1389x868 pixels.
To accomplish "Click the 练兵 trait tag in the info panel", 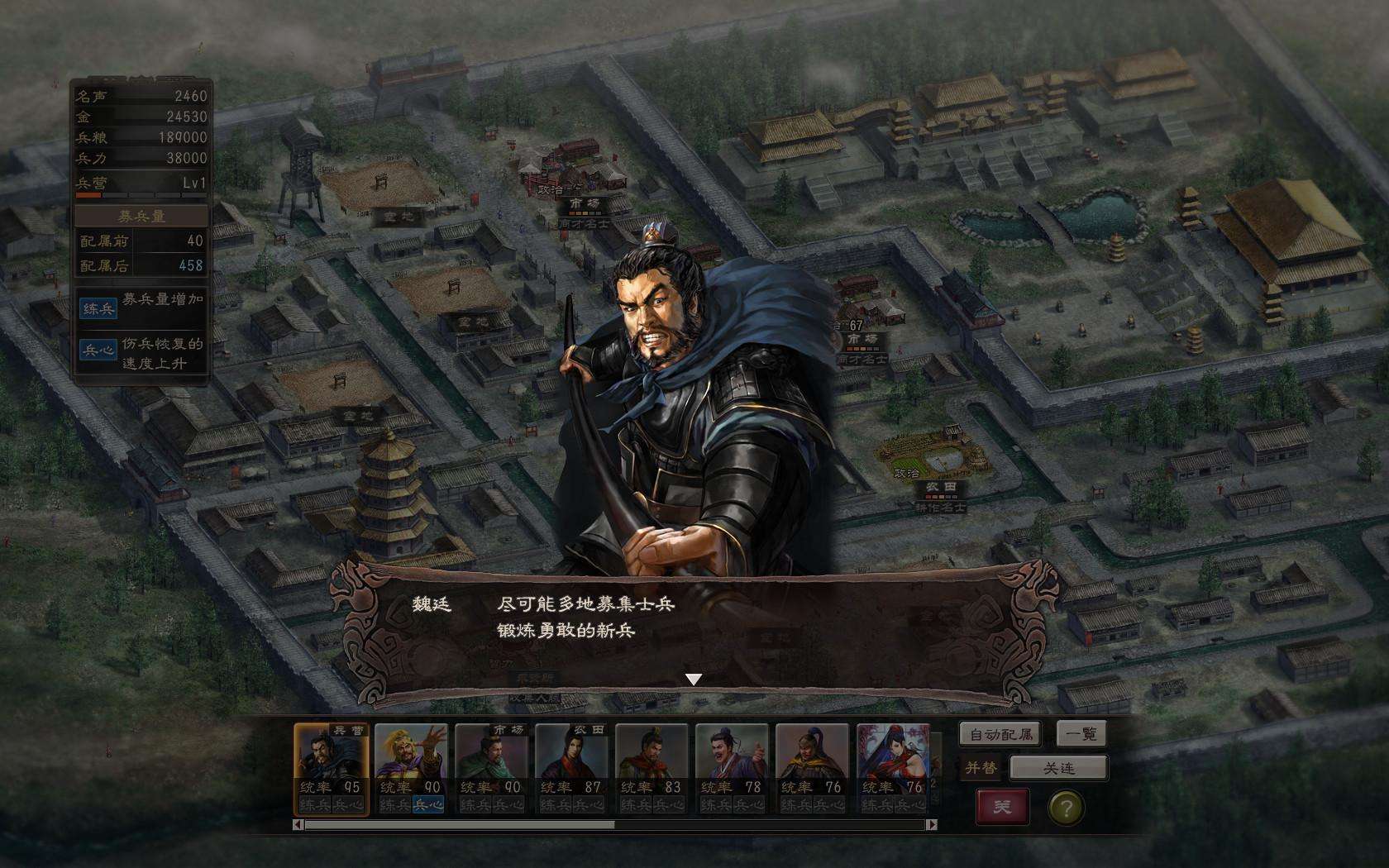I will click(x=98, y=308).
